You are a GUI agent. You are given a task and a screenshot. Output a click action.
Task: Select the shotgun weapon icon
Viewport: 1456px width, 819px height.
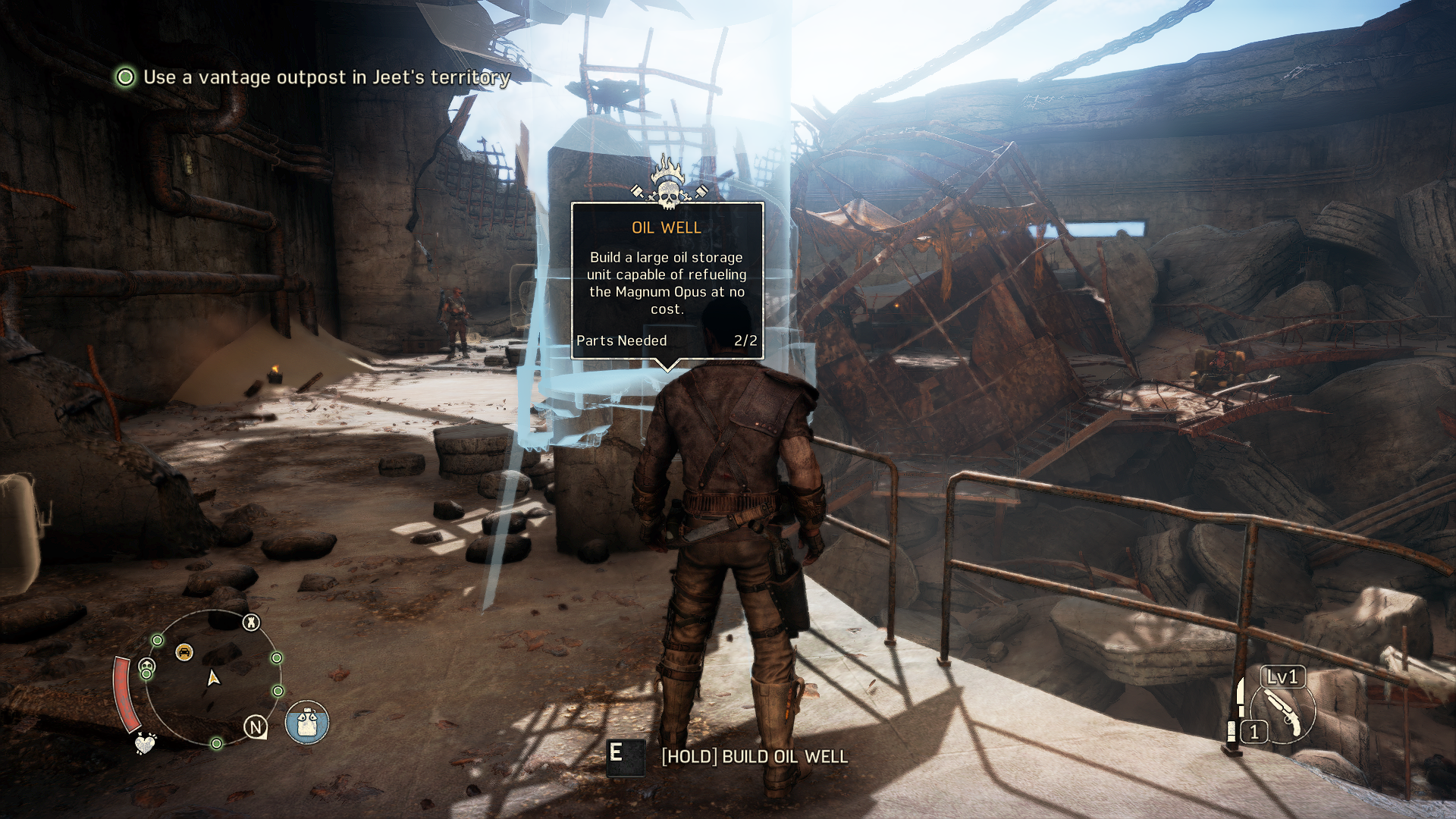pos(1284,713)
